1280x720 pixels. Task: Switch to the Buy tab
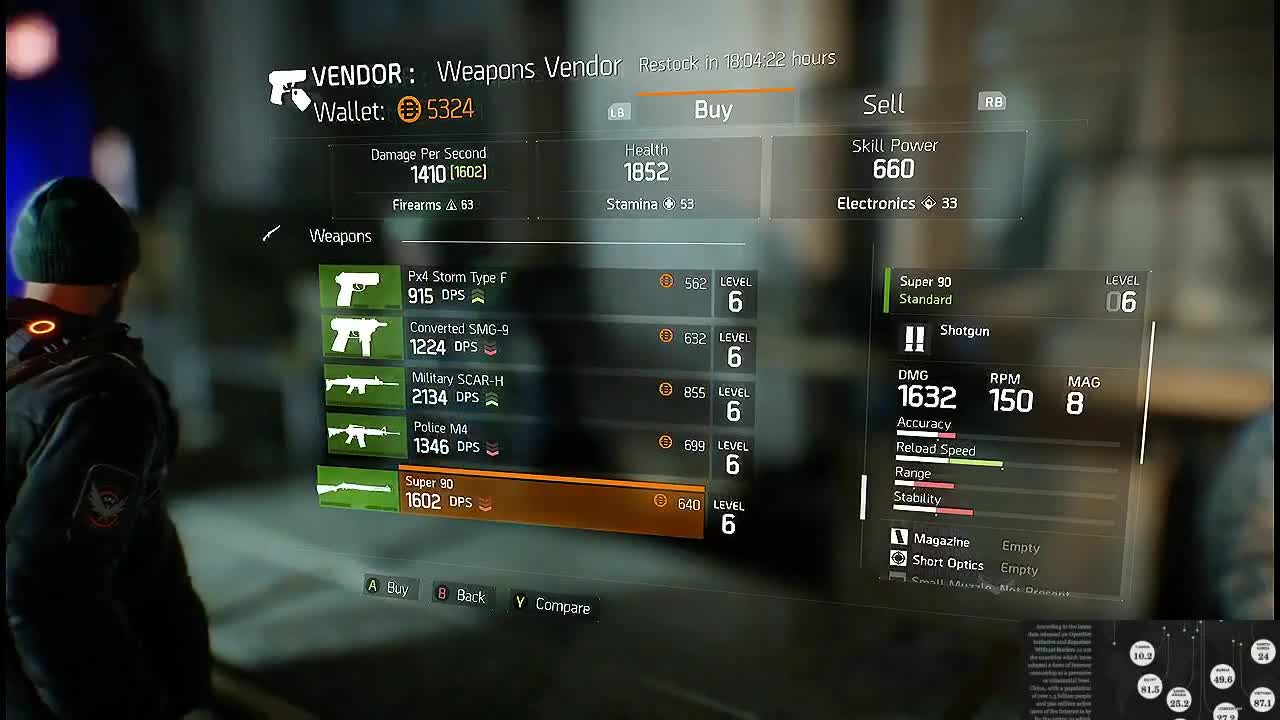(x=712, y=109)
